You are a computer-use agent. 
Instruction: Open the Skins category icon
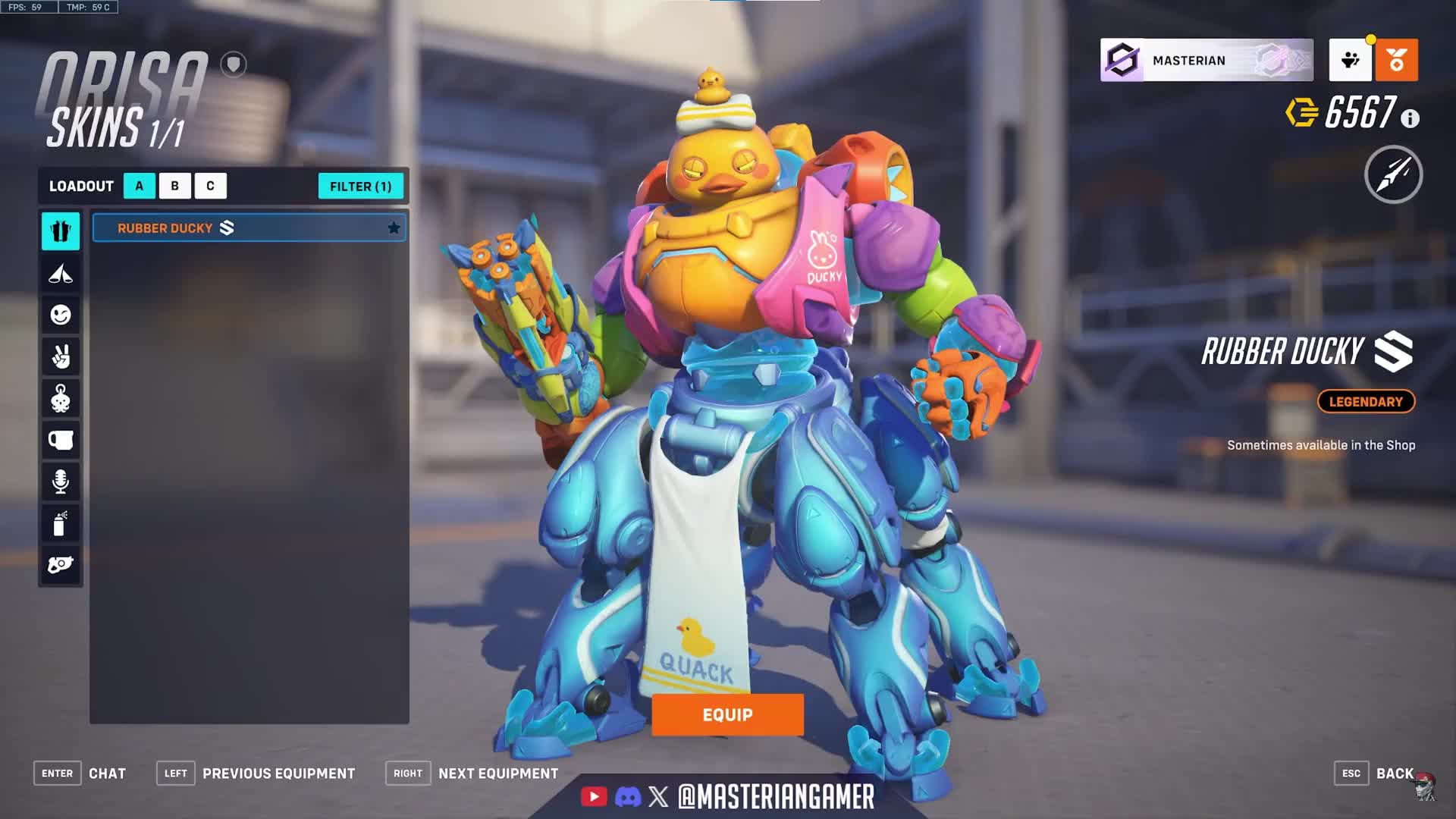61,231
